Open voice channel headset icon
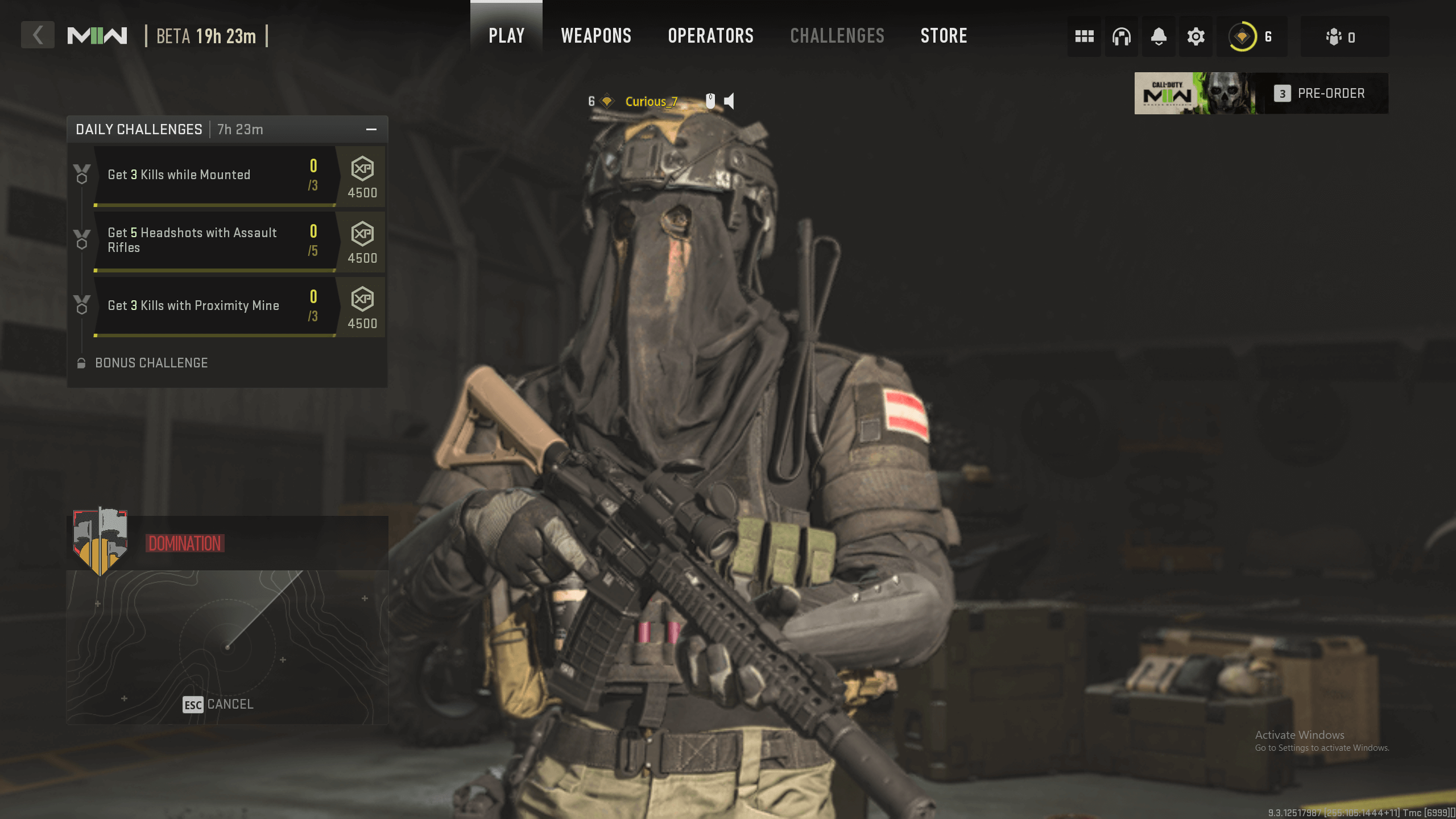The image size is (1456, 819). [1121, 36]
